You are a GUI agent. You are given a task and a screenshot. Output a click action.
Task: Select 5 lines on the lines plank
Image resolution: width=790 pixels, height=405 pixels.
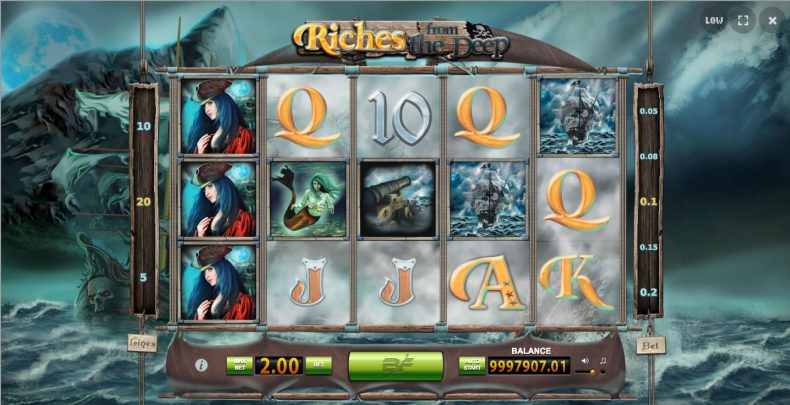pos(143,277)
